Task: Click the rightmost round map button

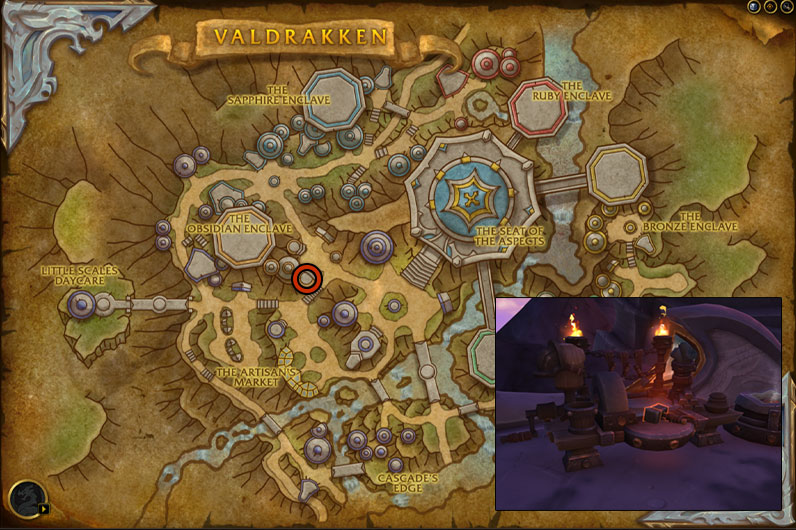Action: point(786,6)
